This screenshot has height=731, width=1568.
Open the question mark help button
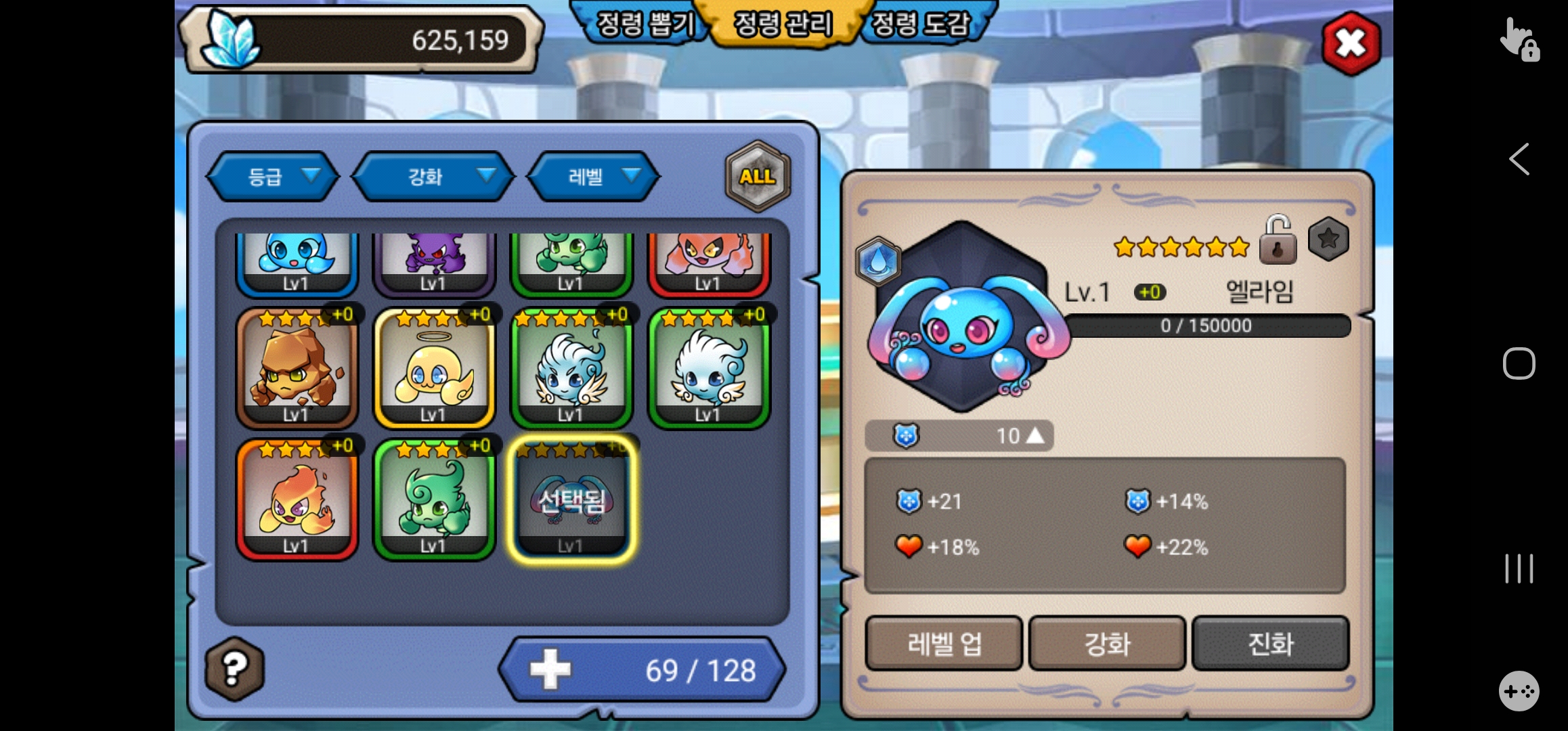click(x=234, y=669)
